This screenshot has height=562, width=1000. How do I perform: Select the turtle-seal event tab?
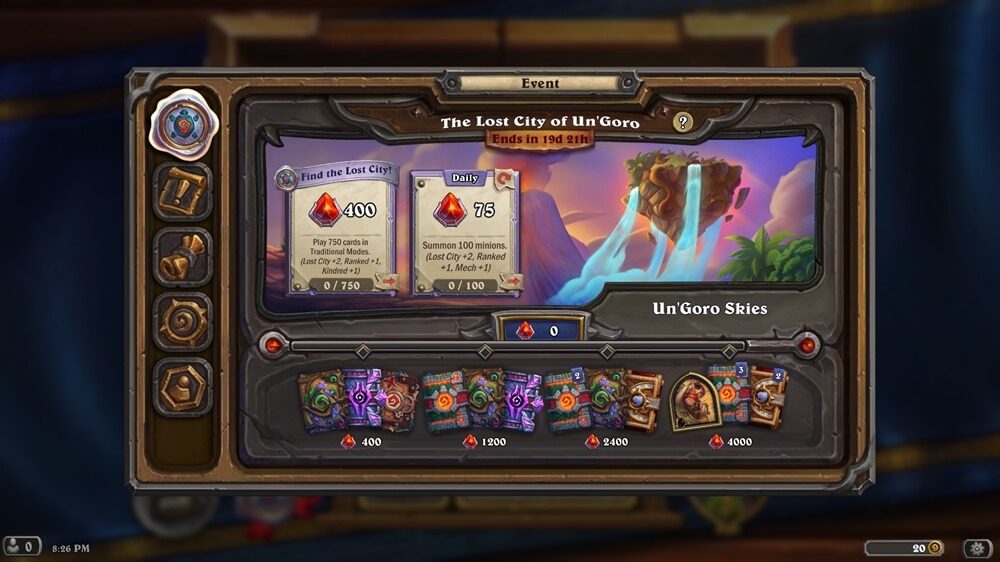point(183,125)
